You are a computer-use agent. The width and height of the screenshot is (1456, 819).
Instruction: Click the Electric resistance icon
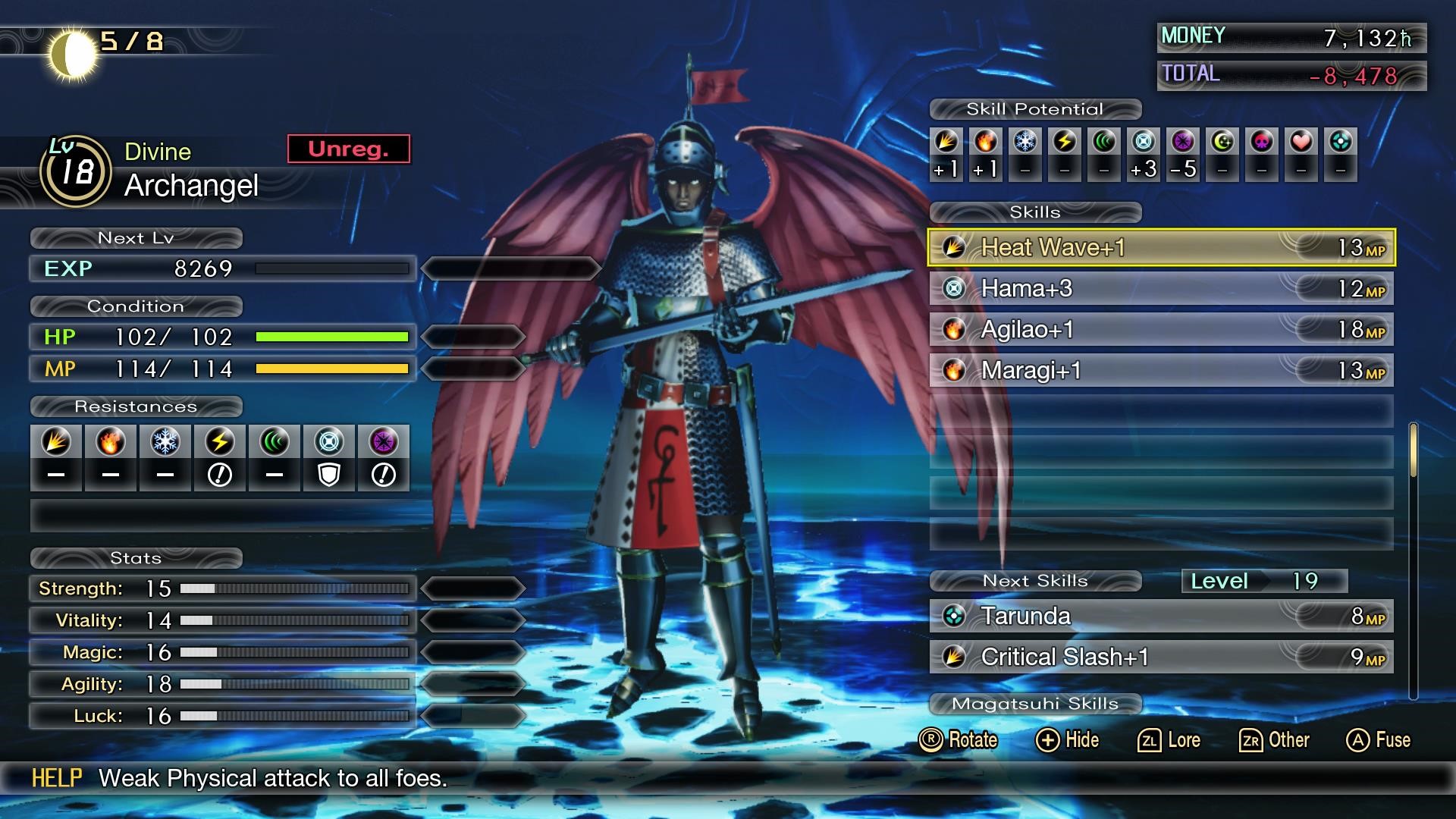click(220, 442)
